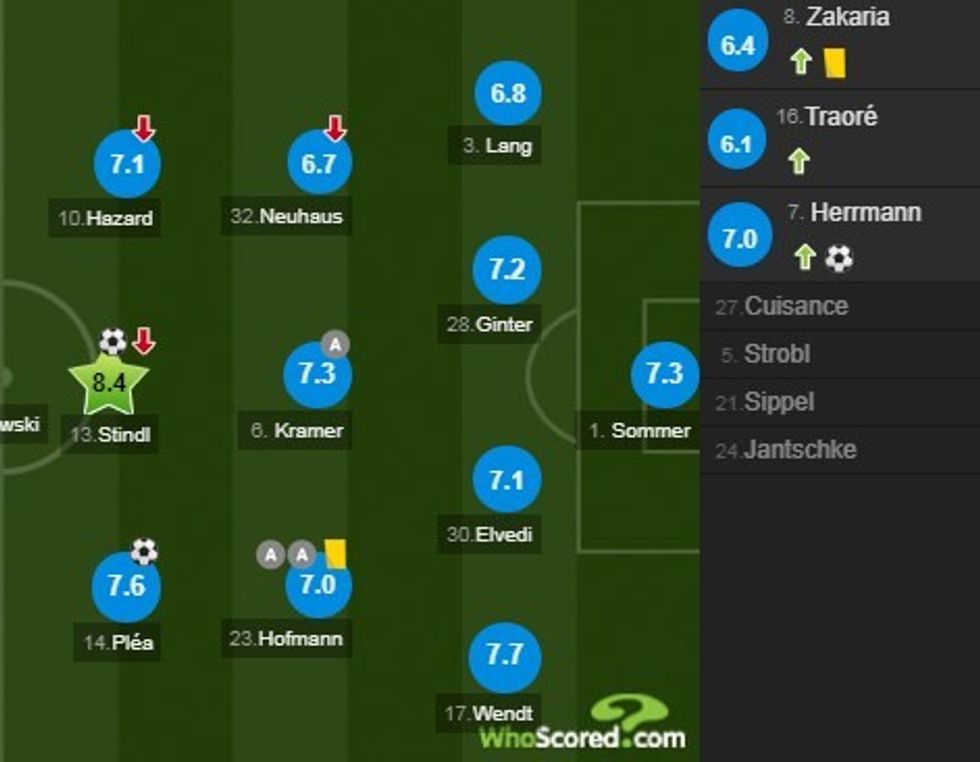This screenshot has height=762, width=980.
Task: Select Cuisance in the bench list
Action: (796, 306)
